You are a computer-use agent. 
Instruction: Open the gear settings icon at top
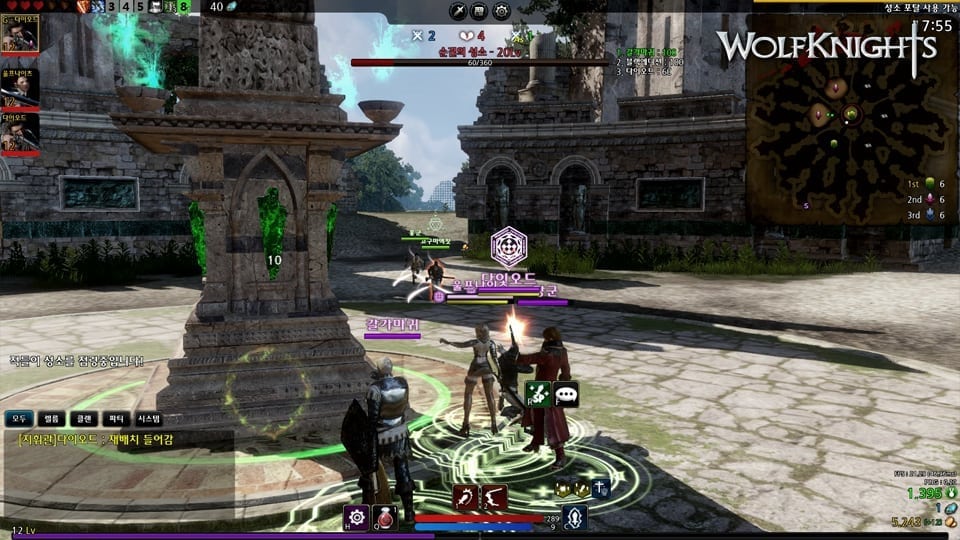pos(501,11)
